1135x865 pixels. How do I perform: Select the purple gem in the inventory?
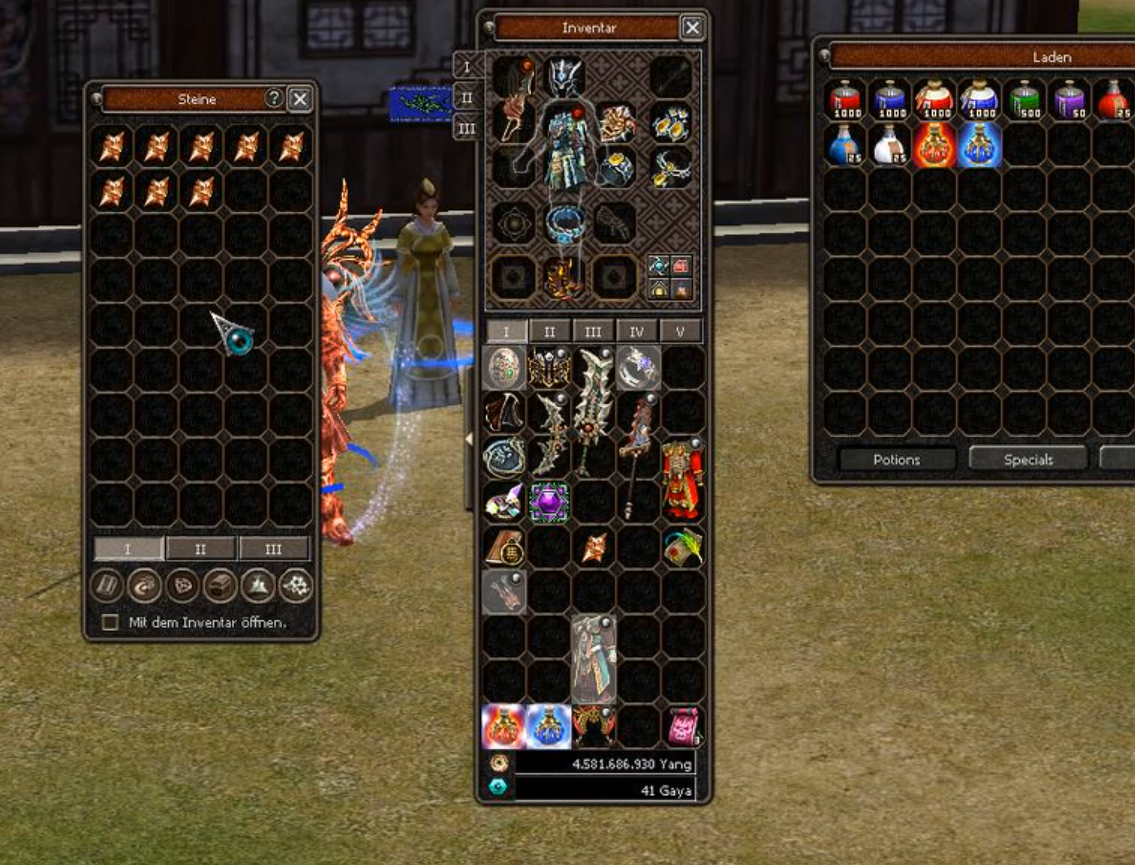click(549, 500)
